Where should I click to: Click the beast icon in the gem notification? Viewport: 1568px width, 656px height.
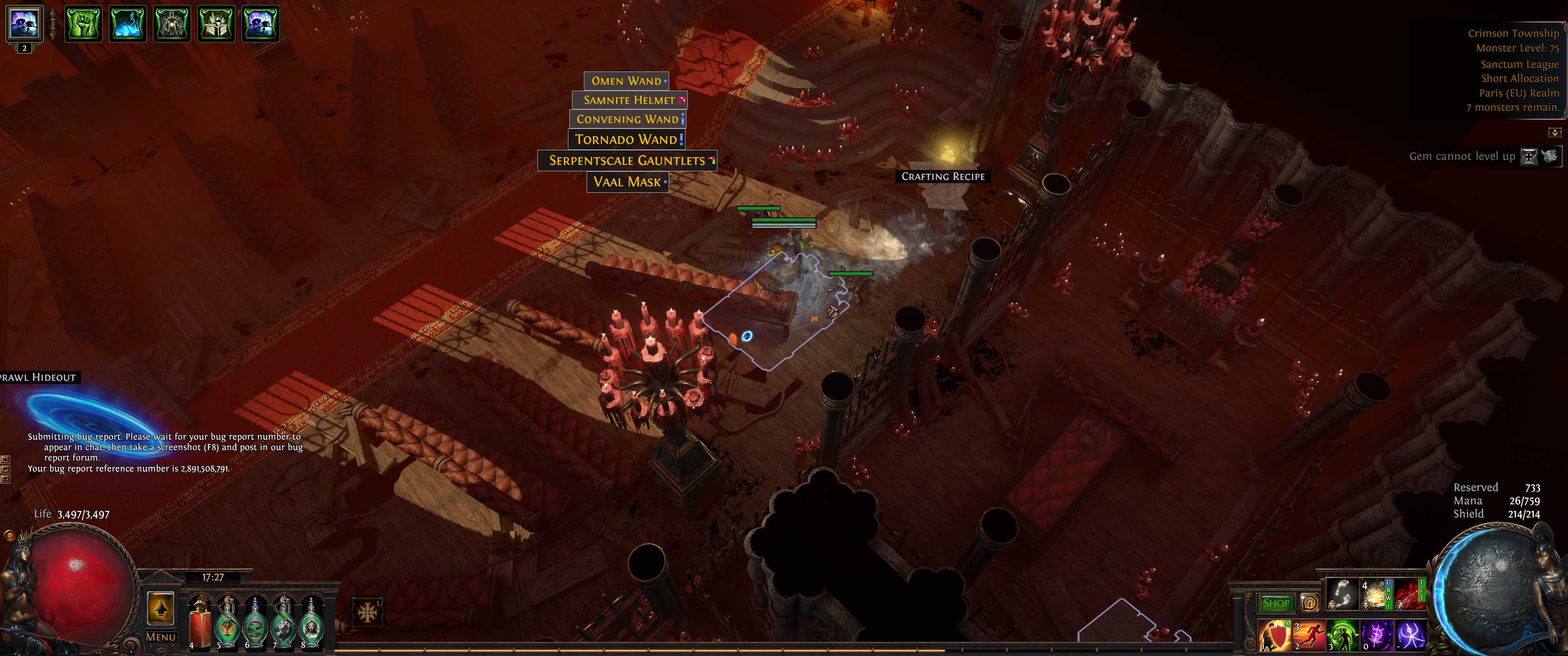point(1550,157)
